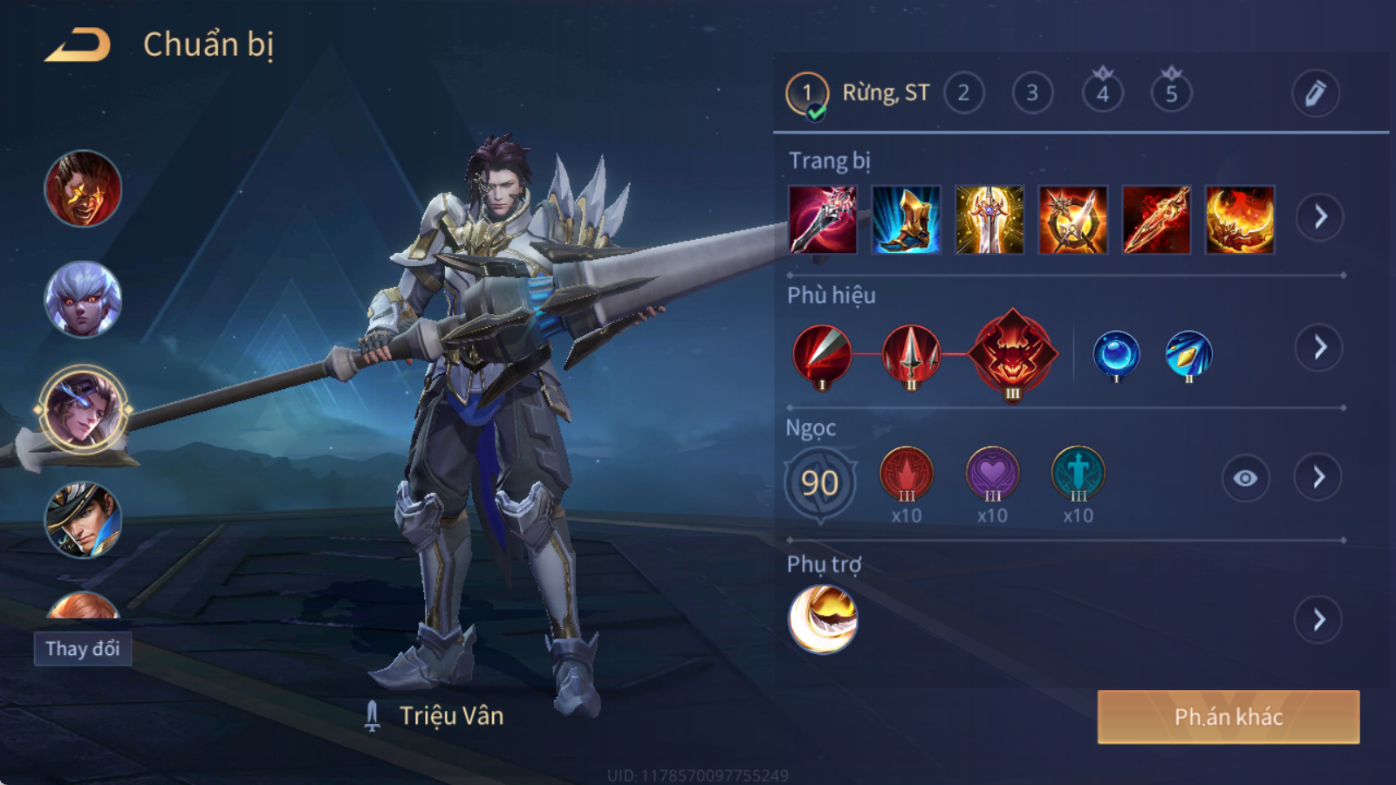Switch to loadout preset 2
This screenshot has height=785, width=1396.
pos(963,94)
